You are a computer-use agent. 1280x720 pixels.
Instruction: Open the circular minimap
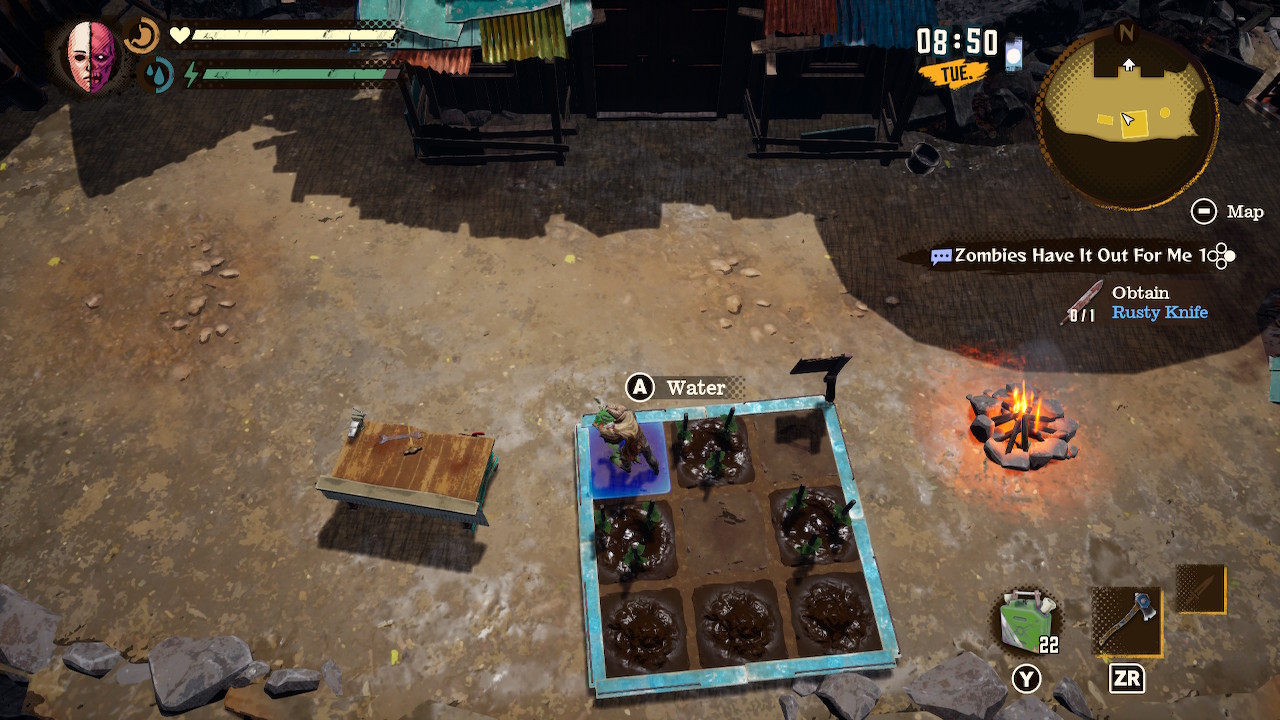[1127, 118]
